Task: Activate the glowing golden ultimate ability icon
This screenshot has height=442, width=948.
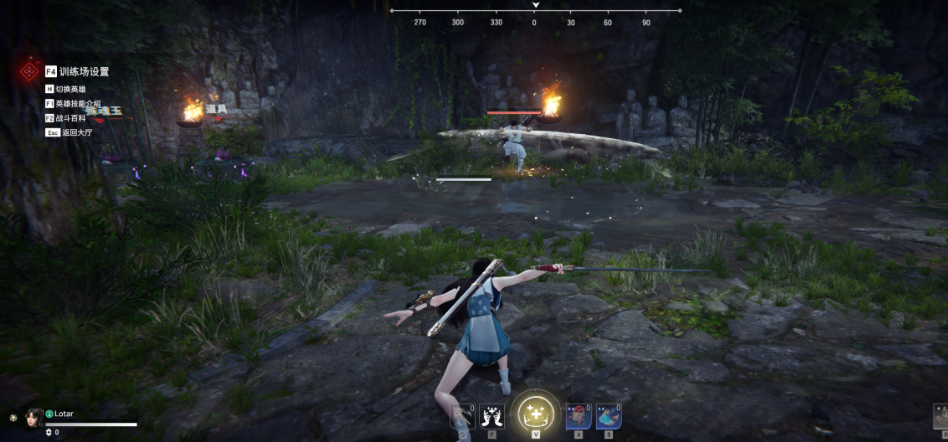Action: 535,414
